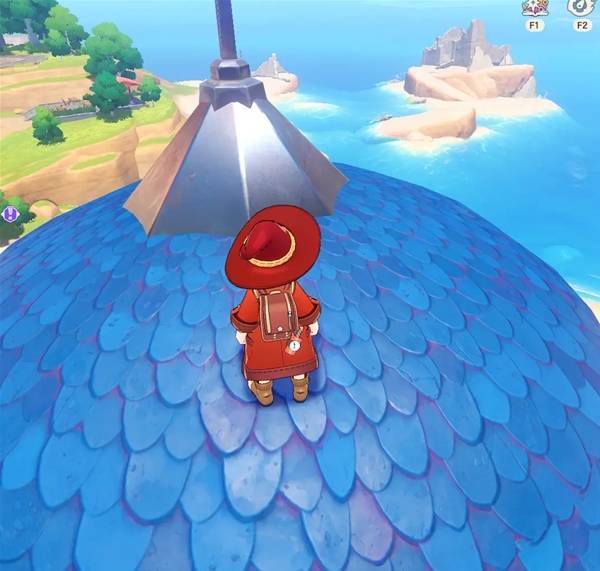Open the F2 swirl icon

[x=581, y=7]
